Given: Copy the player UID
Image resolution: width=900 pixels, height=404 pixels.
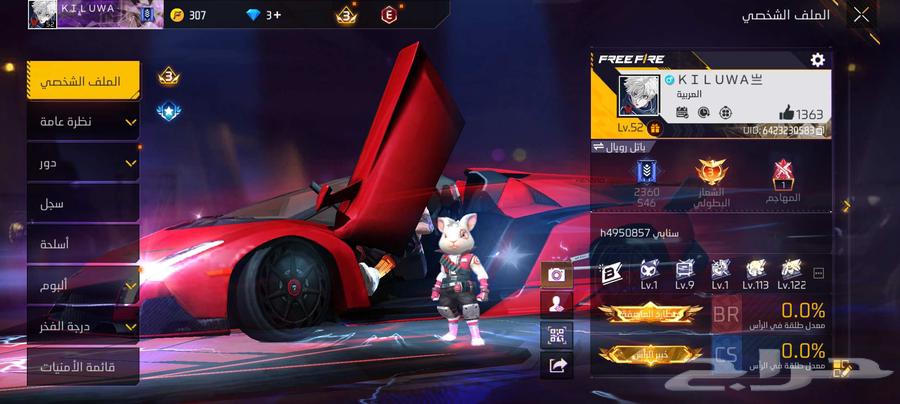Looking at the screenshot, I should [x=819, y=130].
